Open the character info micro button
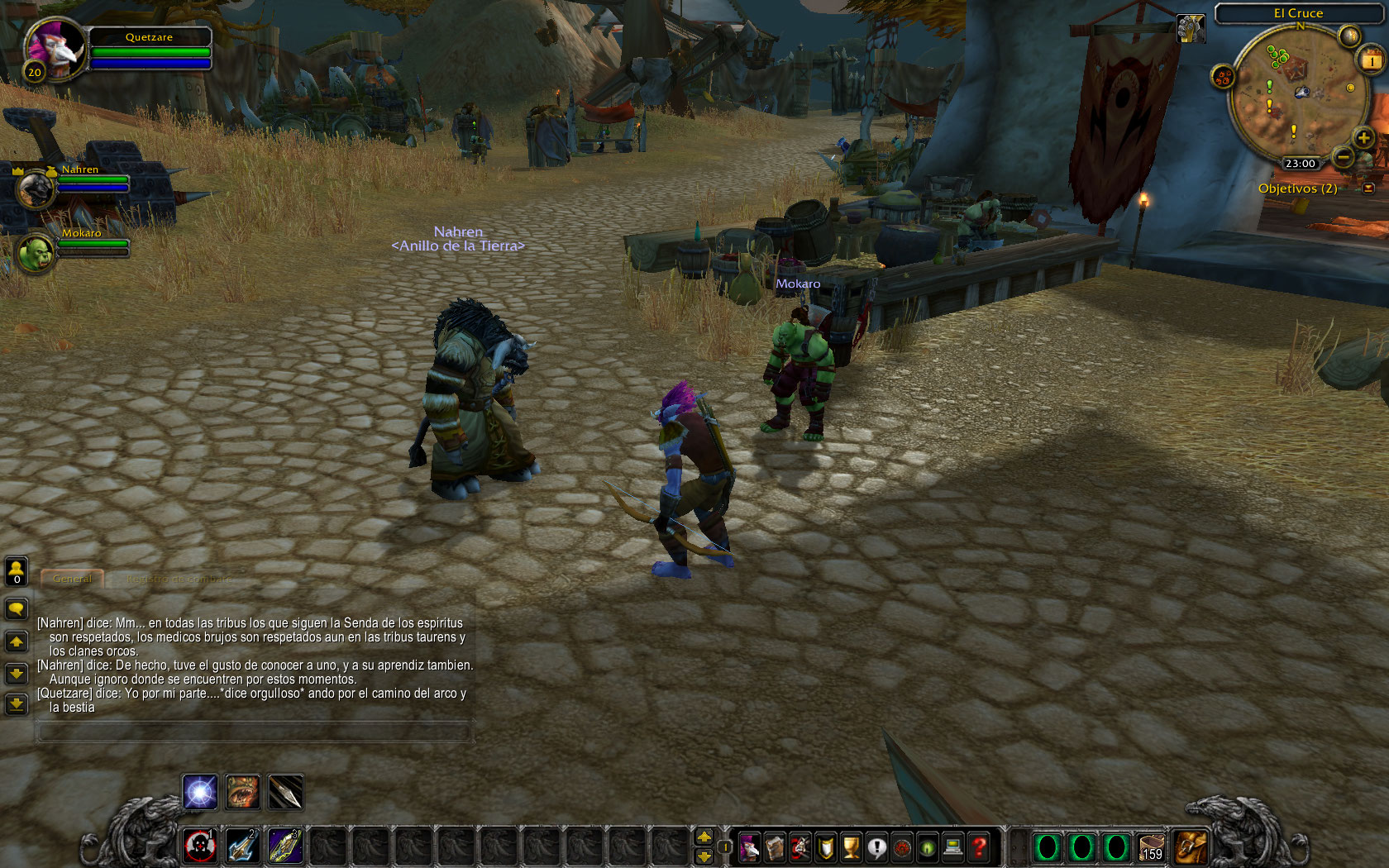The width and height of the screenshot is (1389, 868). tap(749, 847)
